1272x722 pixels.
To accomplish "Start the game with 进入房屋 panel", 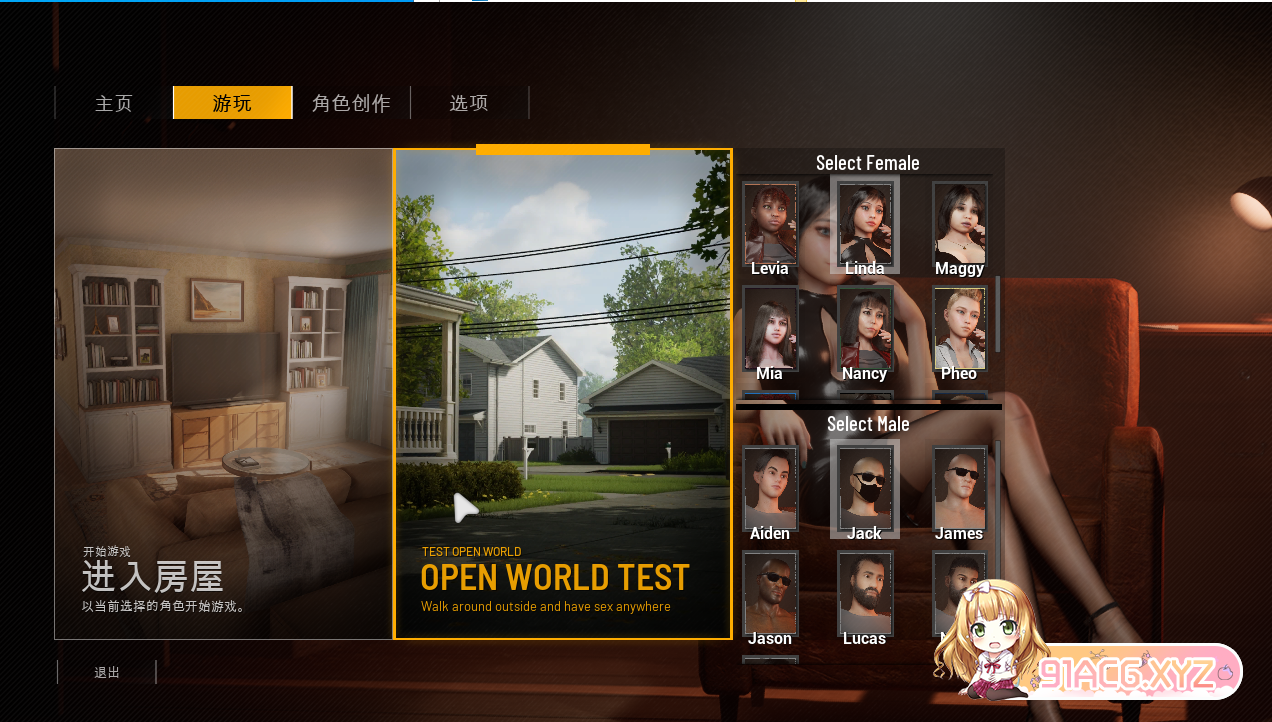I will pyautogui.click(x=223, y=393).
